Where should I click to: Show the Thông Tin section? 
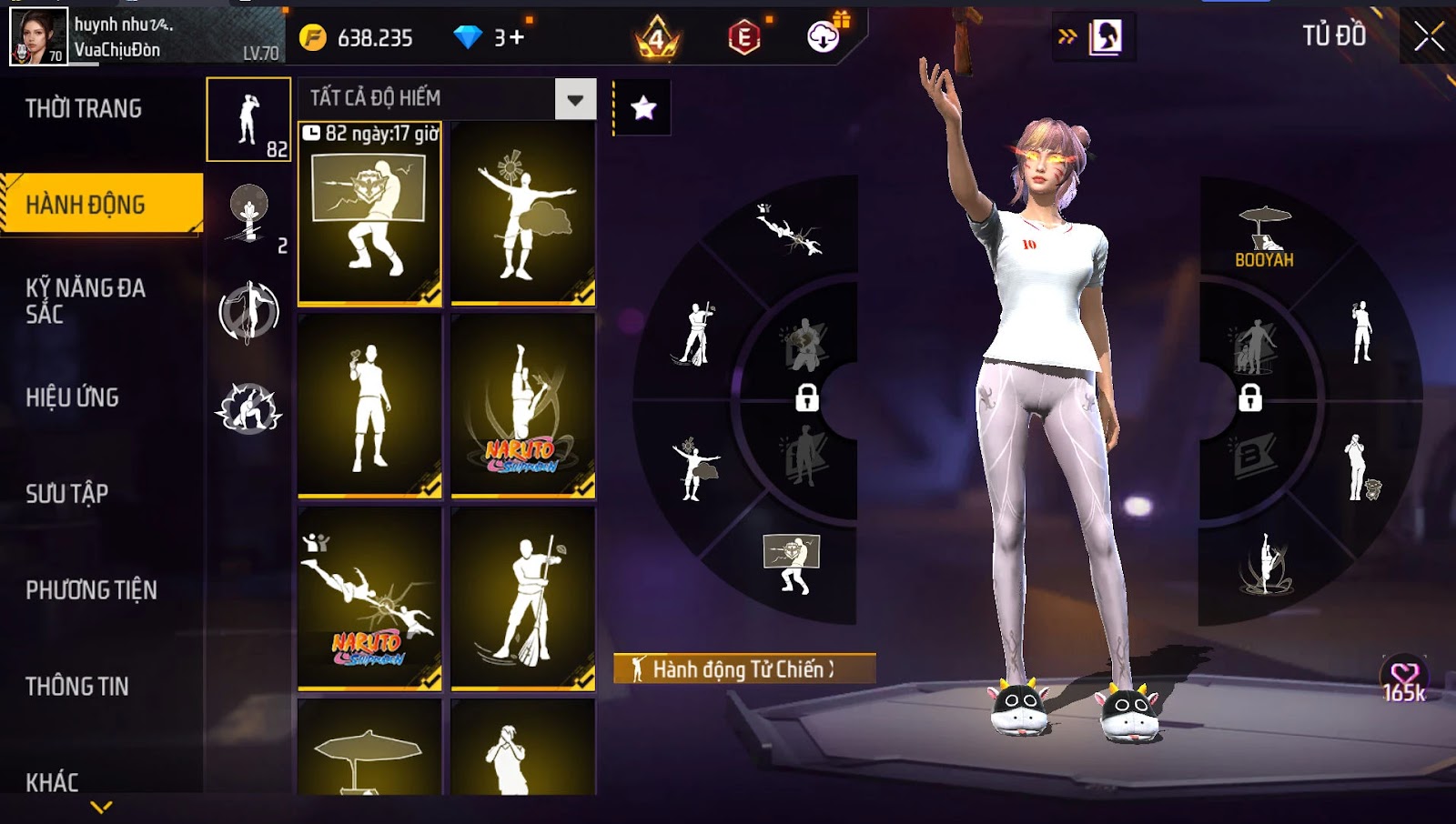pos(77,687)
